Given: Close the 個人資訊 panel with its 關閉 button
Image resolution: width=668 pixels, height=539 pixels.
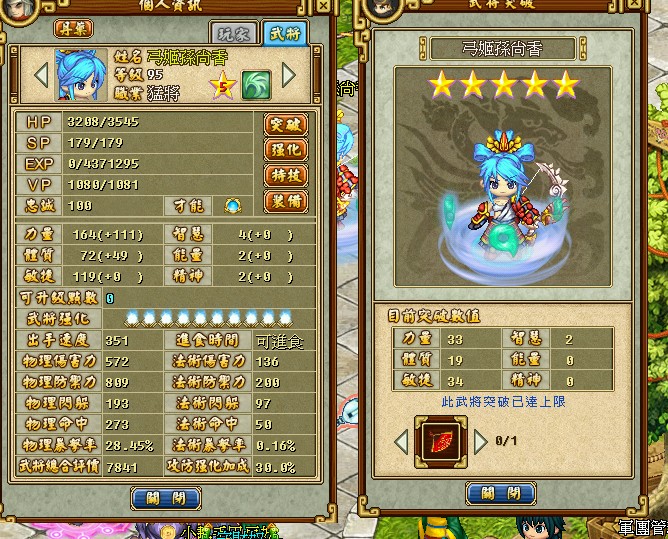Looking at the screenshot, I should click(158, 496).
